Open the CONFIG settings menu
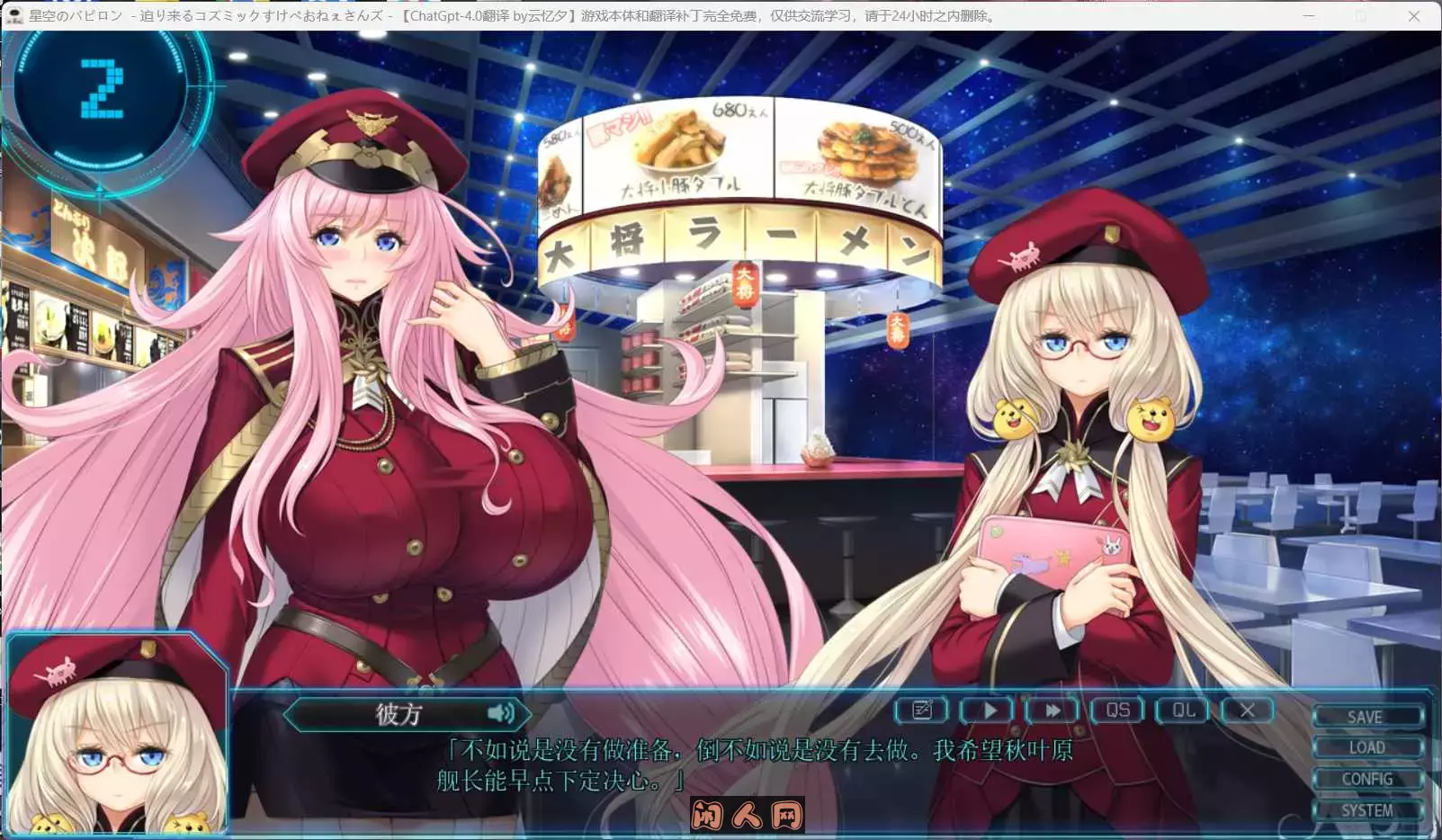The image size is (1442, 840). [x=1367, y=779]
